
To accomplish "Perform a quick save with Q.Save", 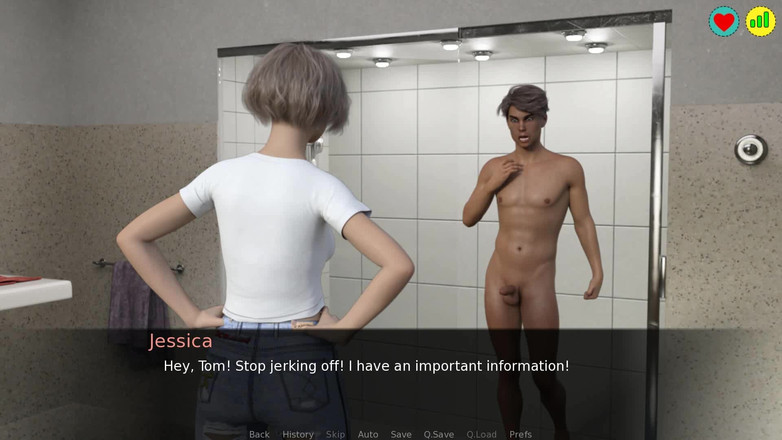I will click(438, 434).
